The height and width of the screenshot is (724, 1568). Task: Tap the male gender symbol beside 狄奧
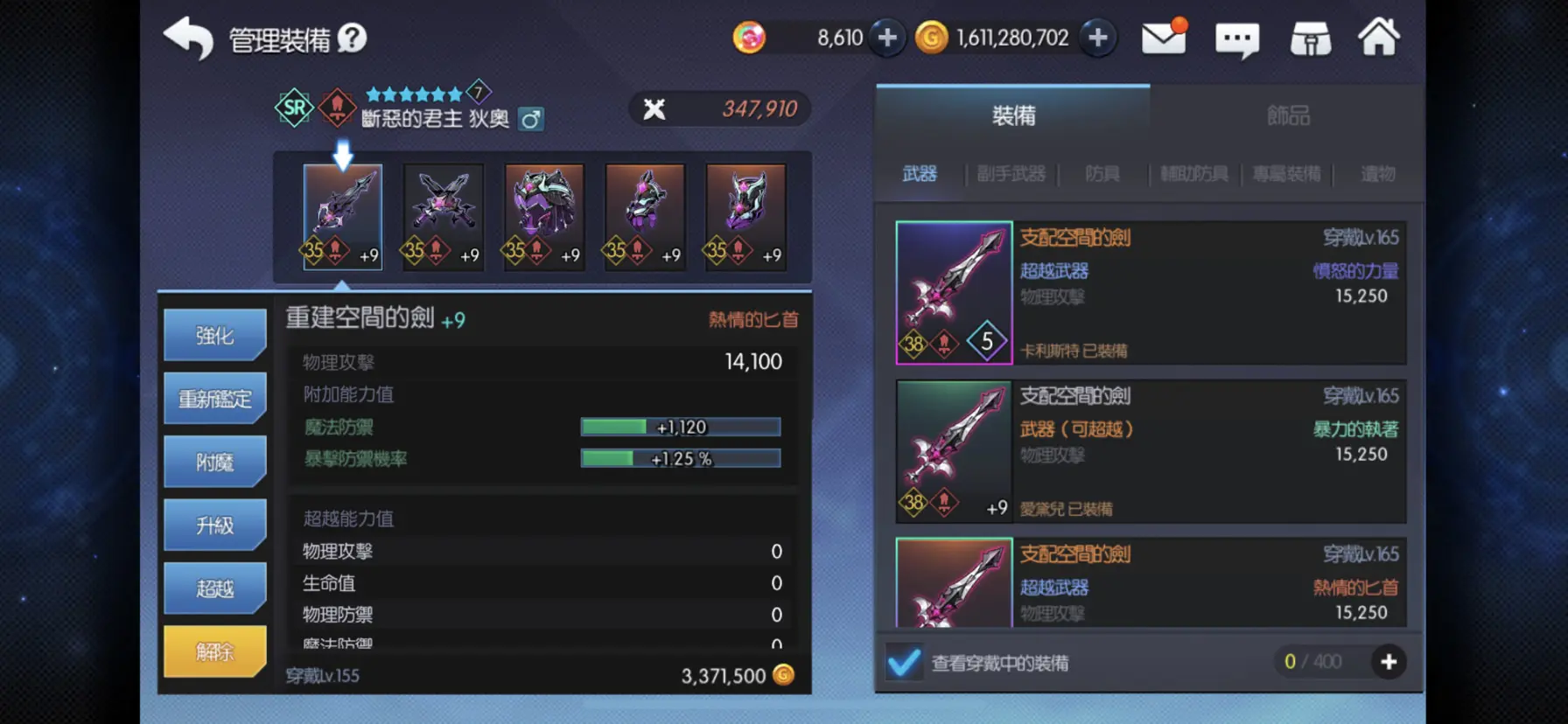[532, 119]
